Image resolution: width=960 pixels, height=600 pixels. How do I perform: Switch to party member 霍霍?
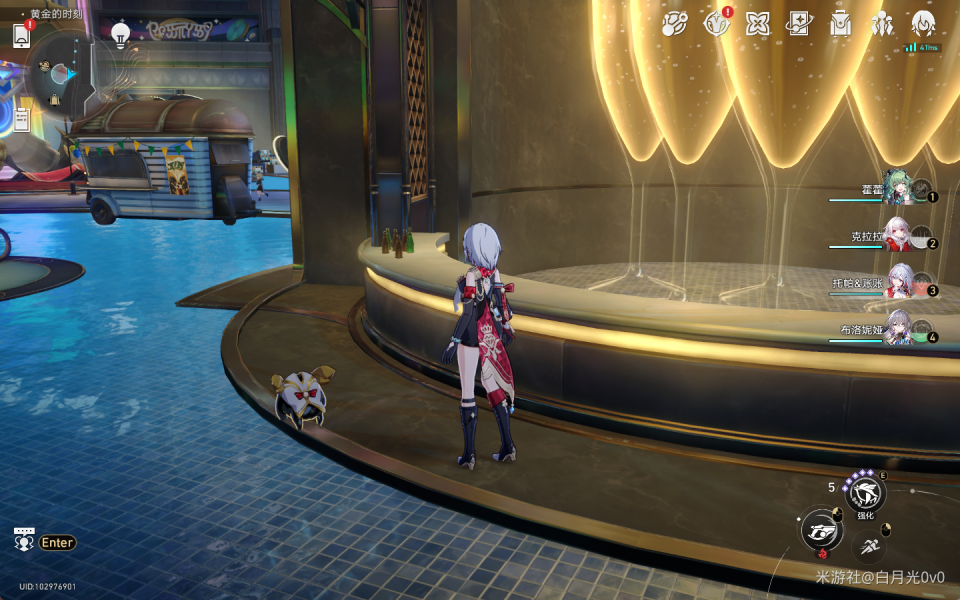pyautogui.click(x=898, y=190)
